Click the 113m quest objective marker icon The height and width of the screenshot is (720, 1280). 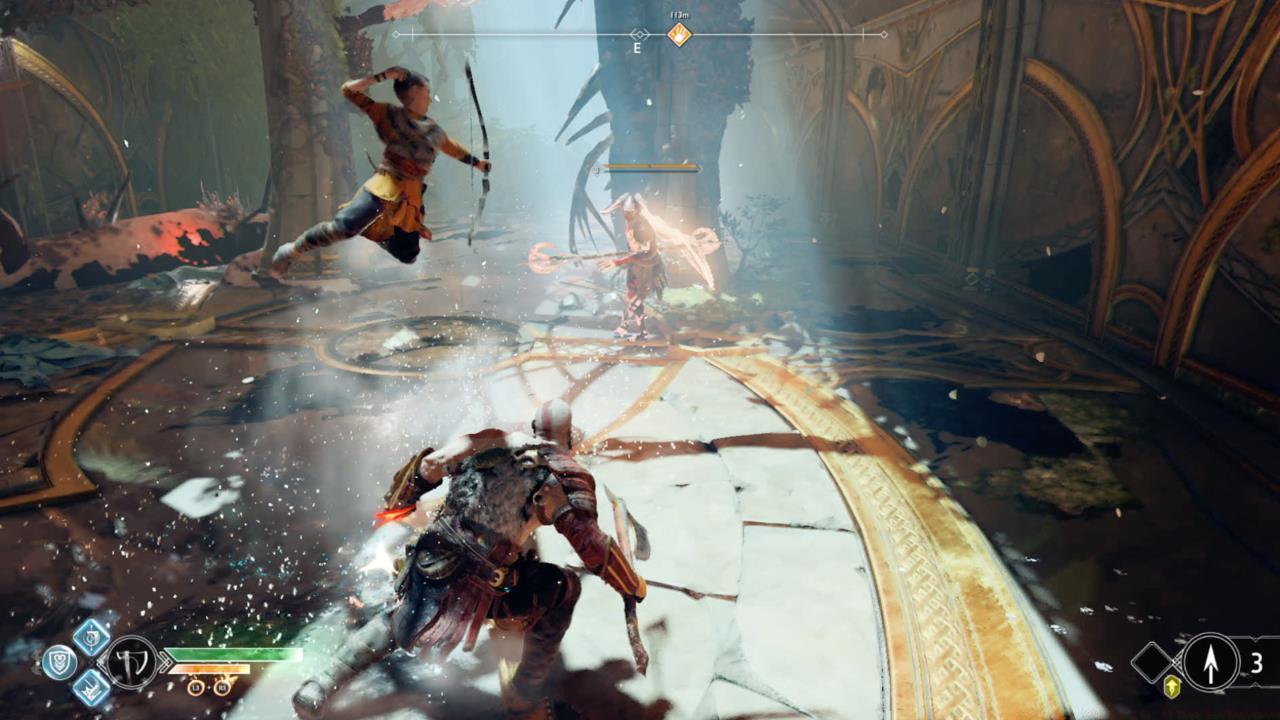[x=679, y=35]
